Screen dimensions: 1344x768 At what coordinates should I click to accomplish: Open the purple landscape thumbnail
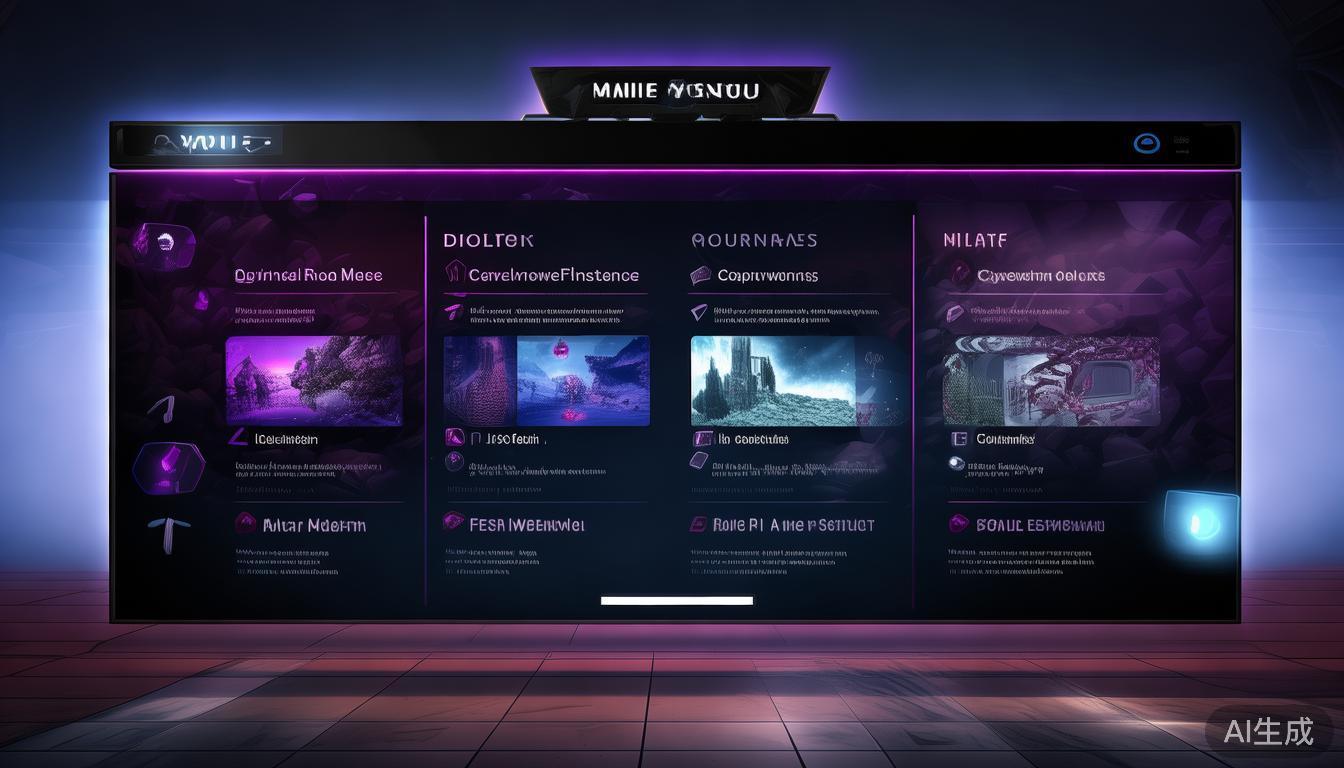(314, 380)
